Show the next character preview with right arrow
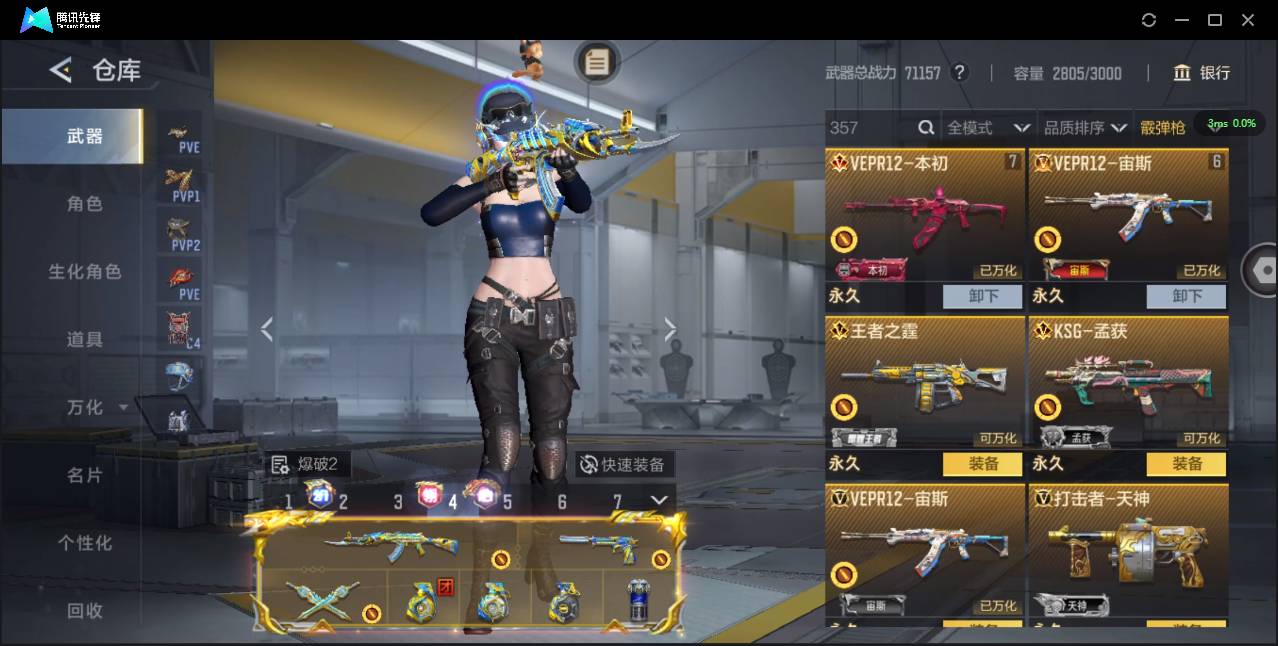This screenshot has height=646, width=1278. [x=670, y=329]
